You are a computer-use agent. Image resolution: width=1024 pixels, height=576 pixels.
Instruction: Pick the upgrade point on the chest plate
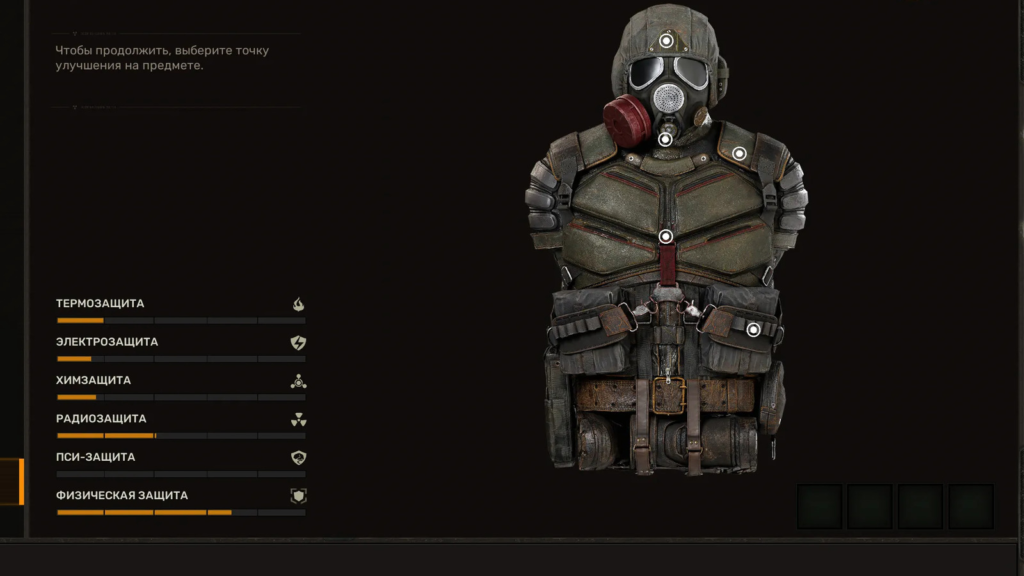tap(666, 237)
